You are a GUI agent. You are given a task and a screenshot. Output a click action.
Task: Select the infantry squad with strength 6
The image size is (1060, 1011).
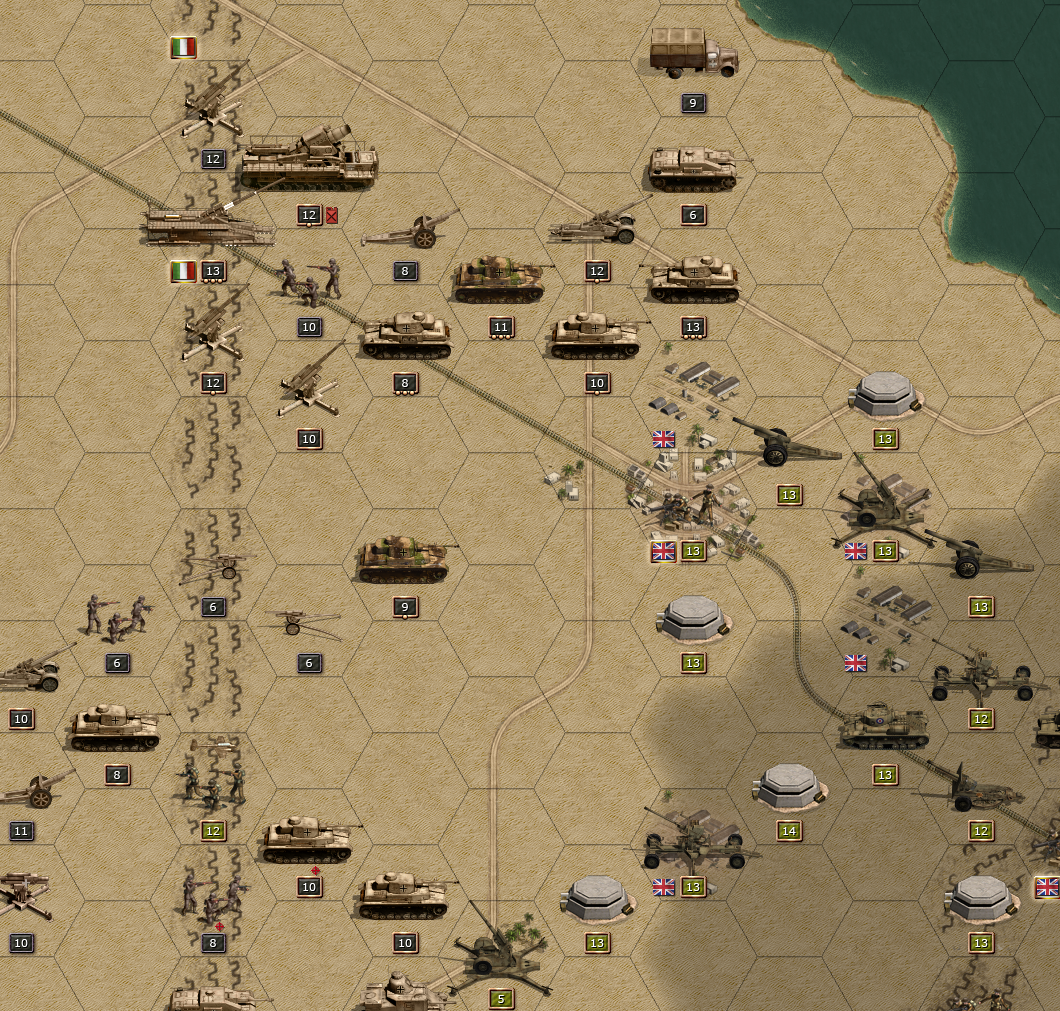point(116,617)
